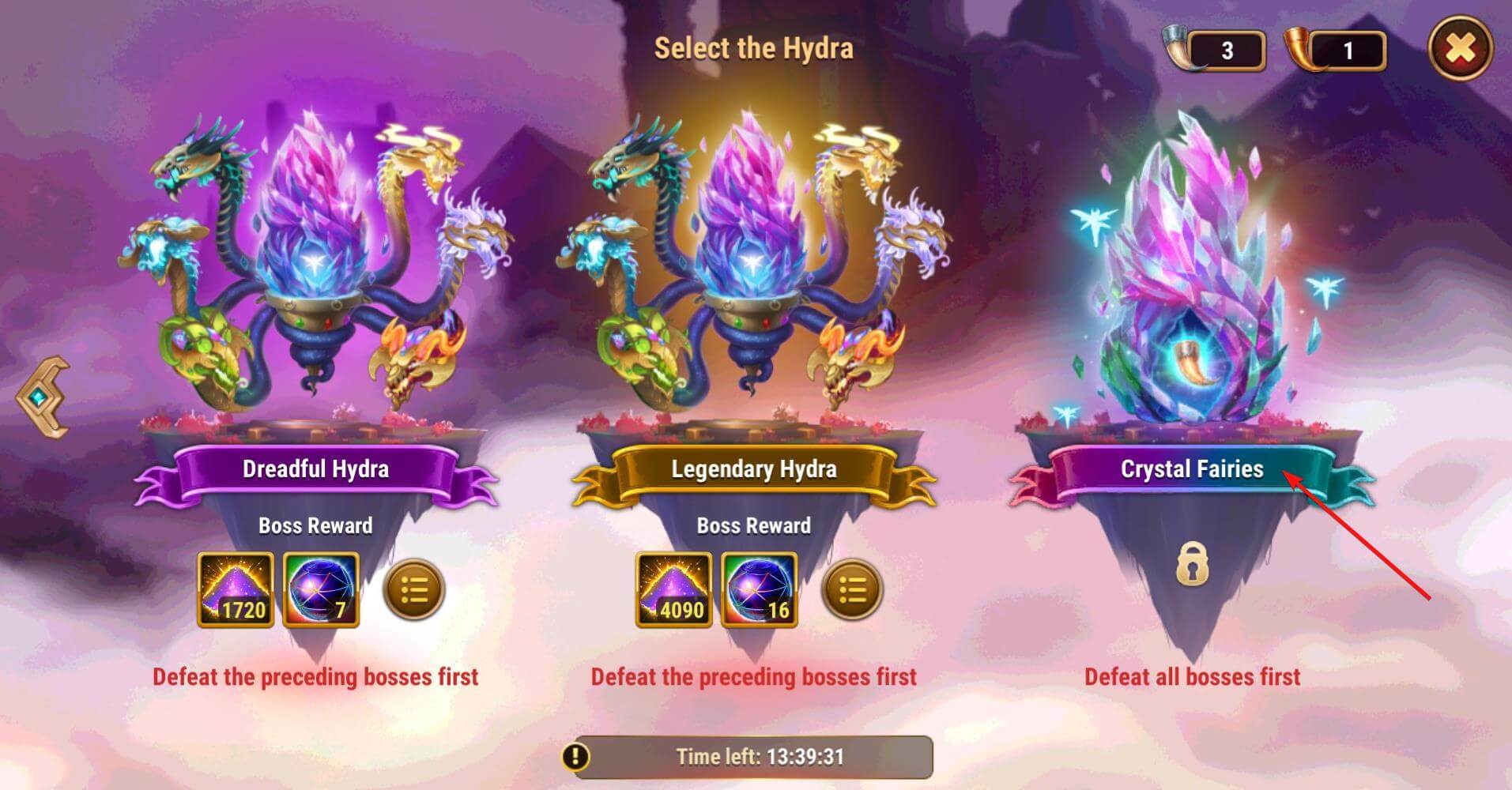Select the Dreadful Hydra banner
The image size is (1512, 790).
(x=317, y=469)
